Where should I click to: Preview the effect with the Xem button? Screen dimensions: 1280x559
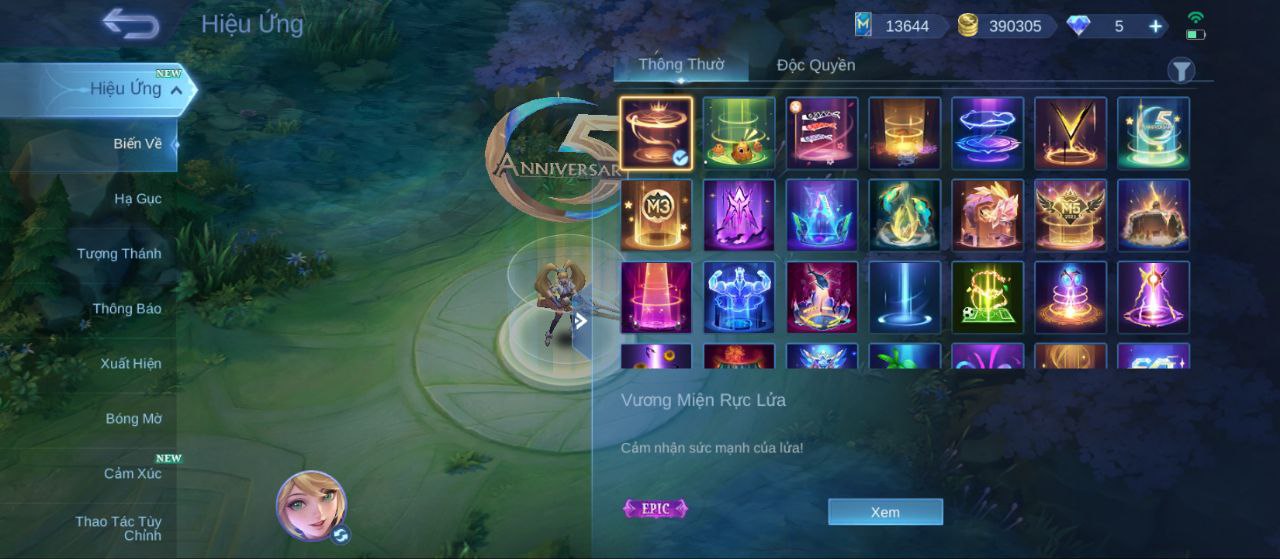click(885, 512)
